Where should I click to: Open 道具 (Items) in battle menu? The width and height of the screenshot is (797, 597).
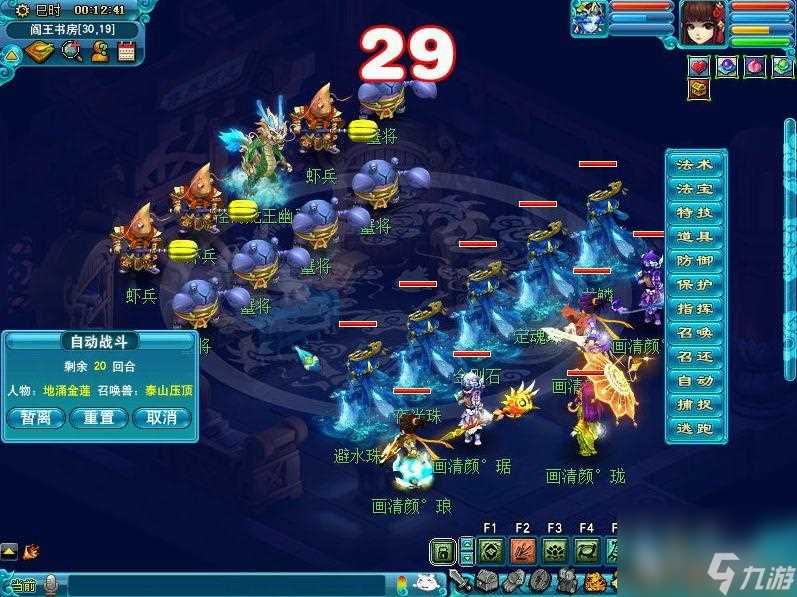695,237
